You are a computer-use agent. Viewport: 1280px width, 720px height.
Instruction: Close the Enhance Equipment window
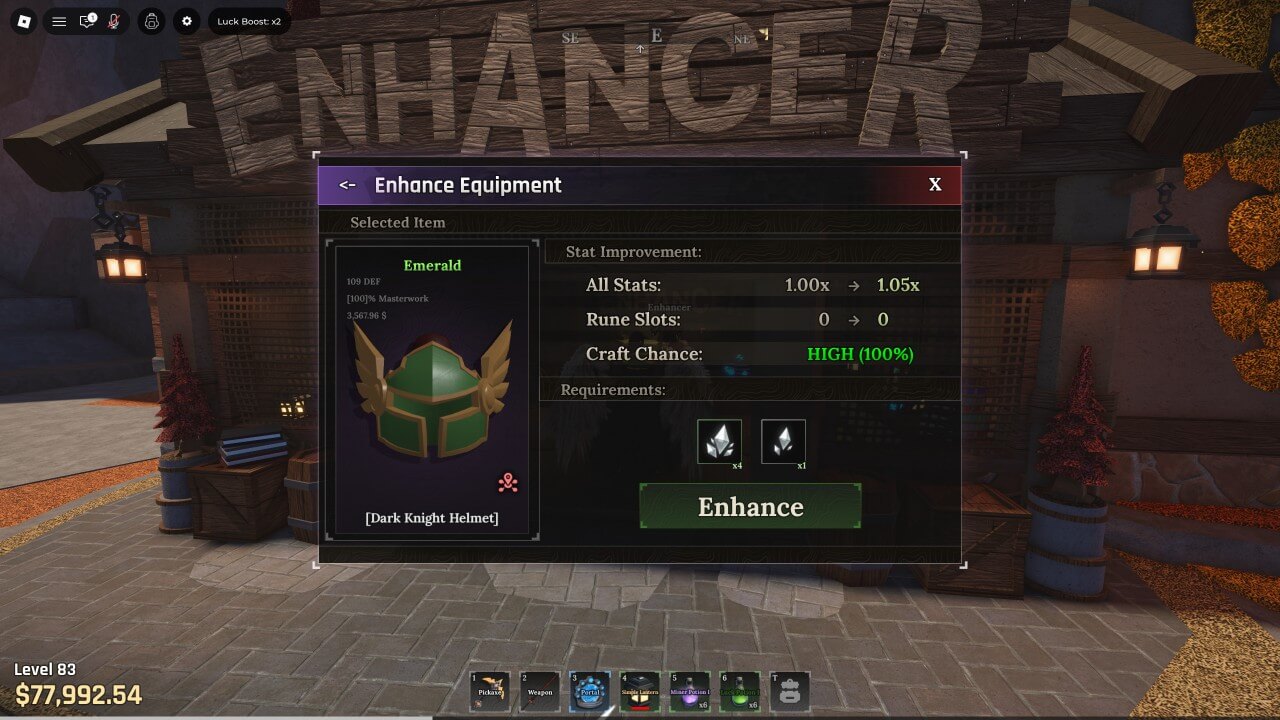[935, 185]
